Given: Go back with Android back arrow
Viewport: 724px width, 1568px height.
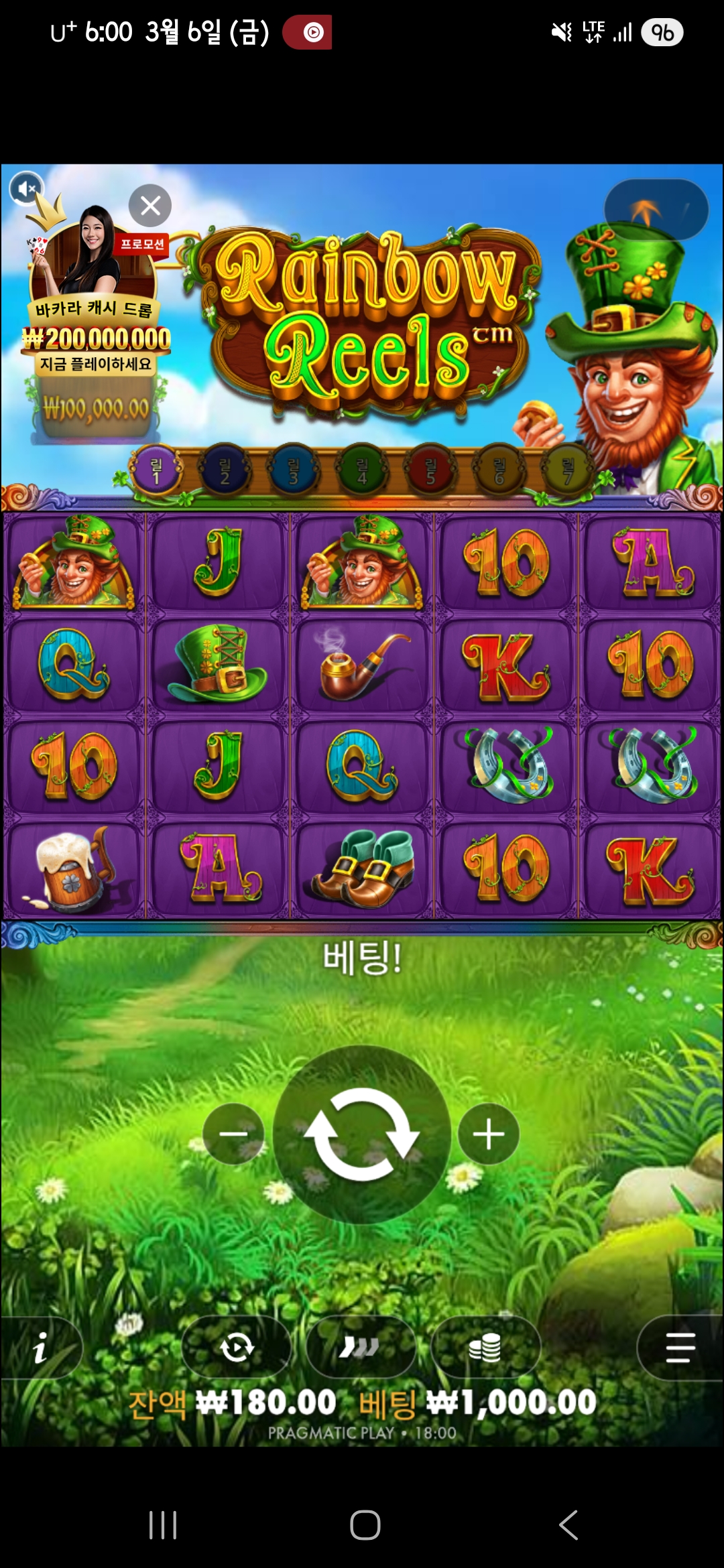Looking at the screenshot, I should (x=568, y=1525).
